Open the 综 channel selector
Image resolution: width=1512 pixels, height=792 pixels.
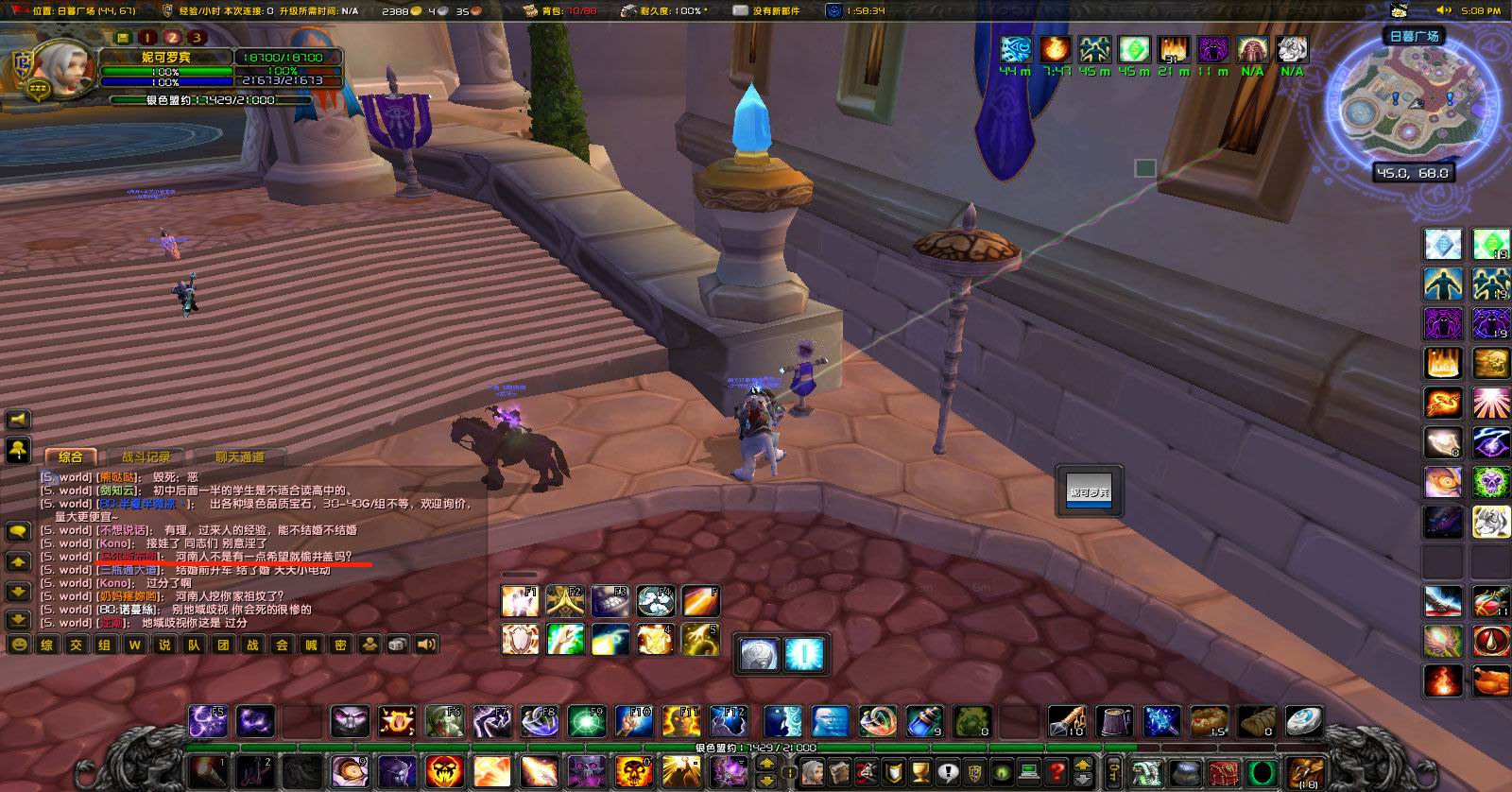(x=47, y=645)
